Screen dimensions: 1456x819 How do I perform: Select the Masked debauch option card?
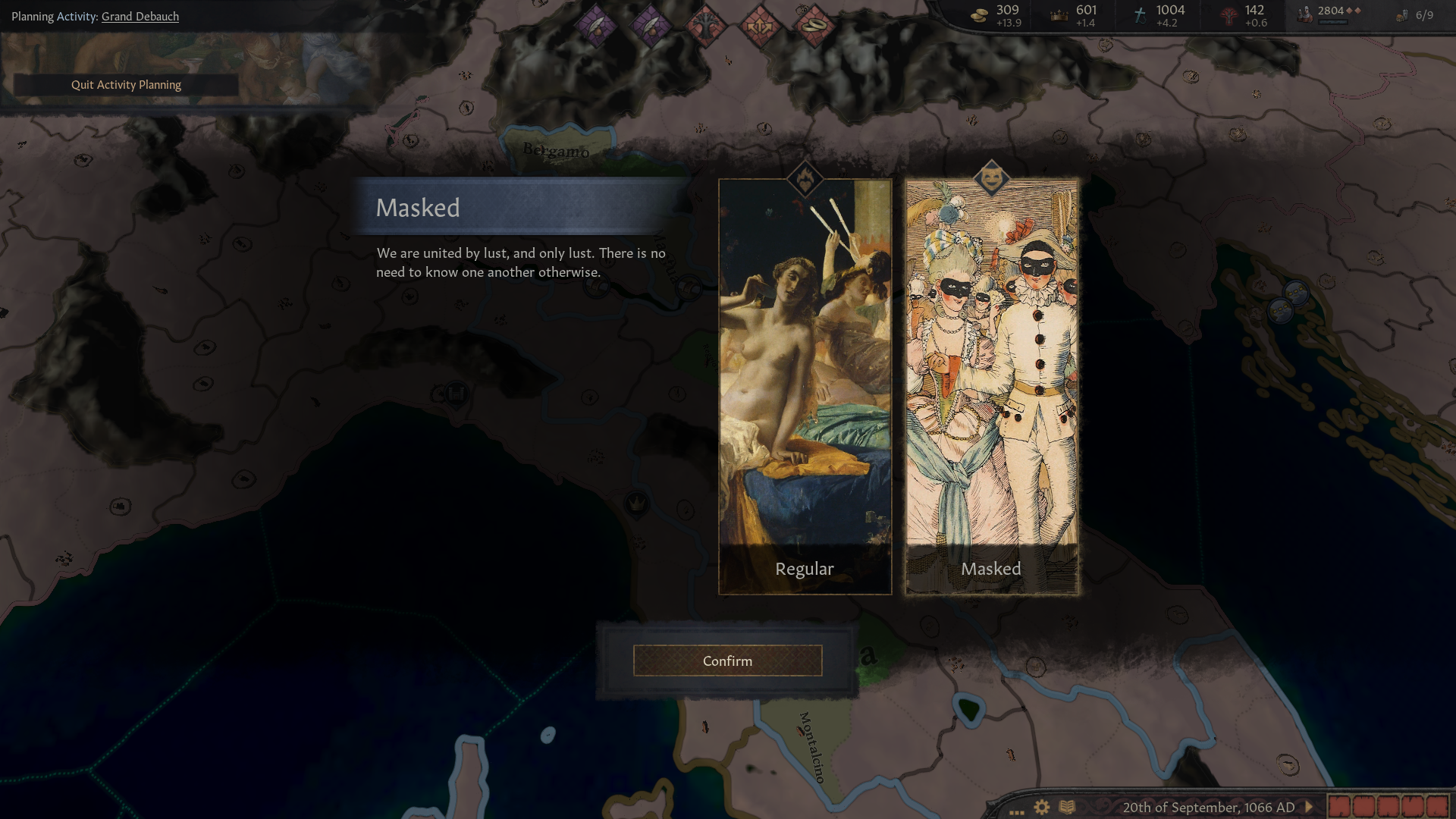[991, 387]
